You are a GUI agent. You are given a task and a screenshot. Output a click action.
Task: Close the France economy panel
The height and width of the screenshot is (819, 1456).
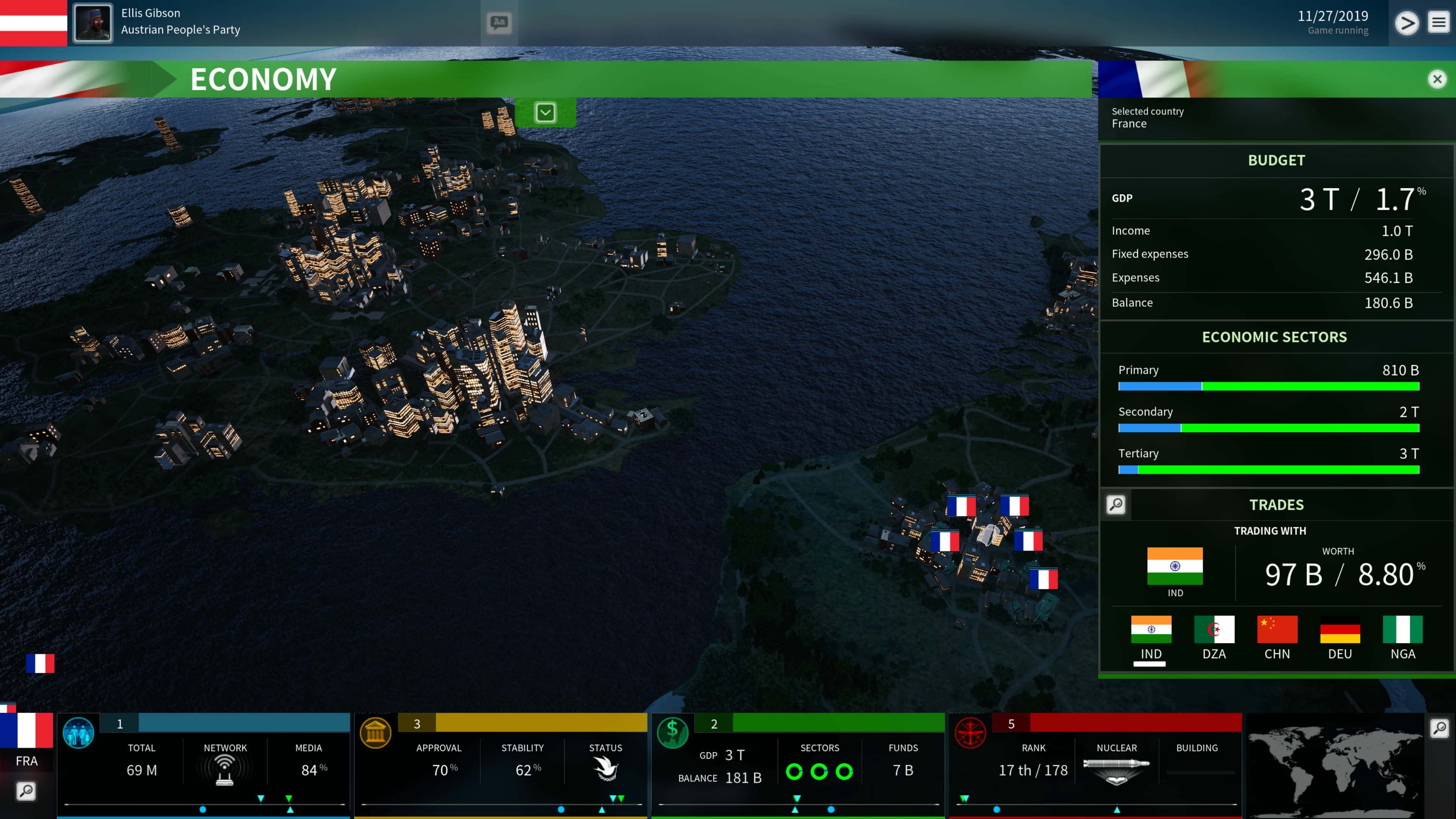[x=1437, y=79]
